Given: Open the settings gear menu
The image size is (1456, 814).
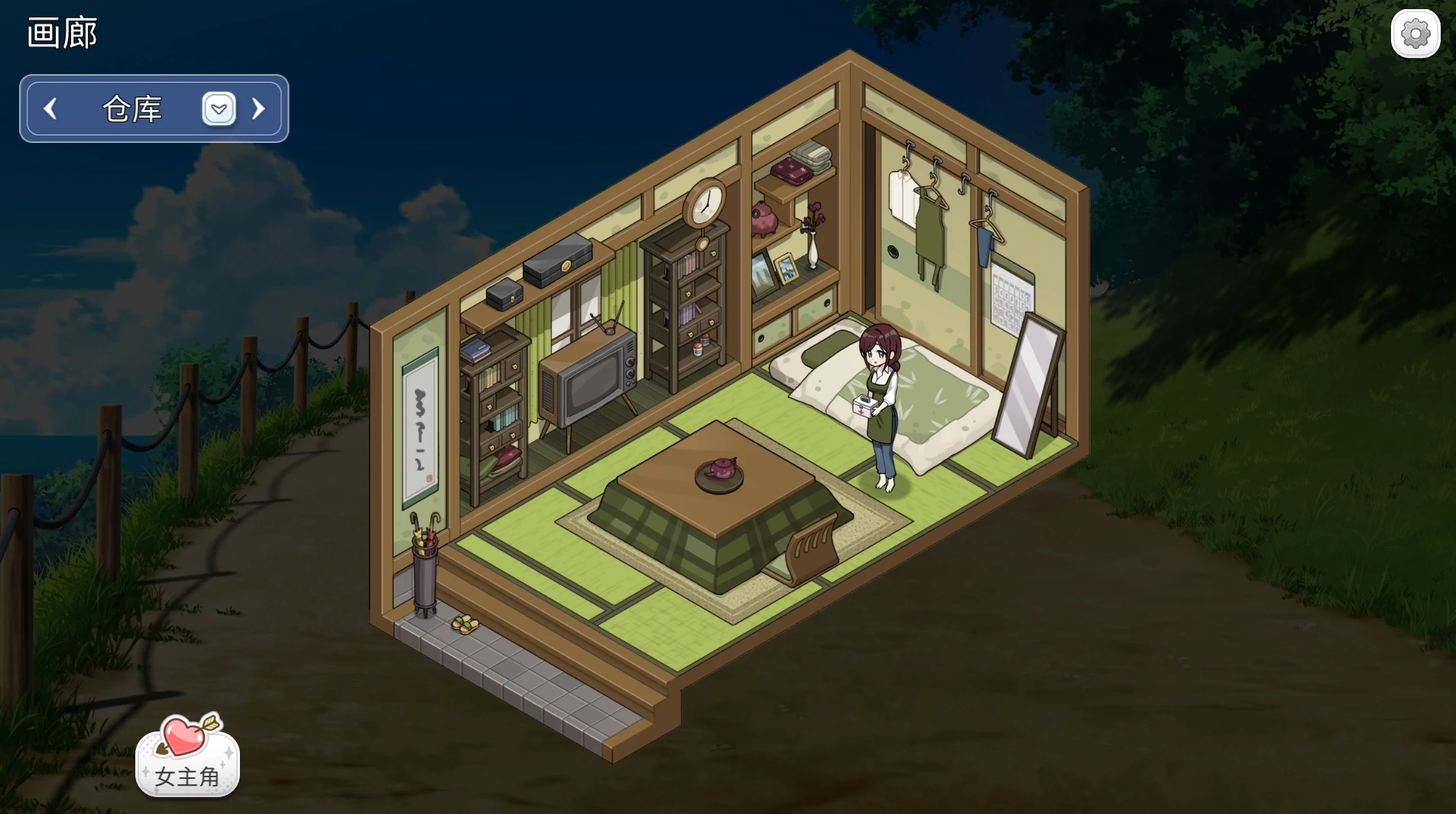Looking at the screenshot, I should (1415, 34).
